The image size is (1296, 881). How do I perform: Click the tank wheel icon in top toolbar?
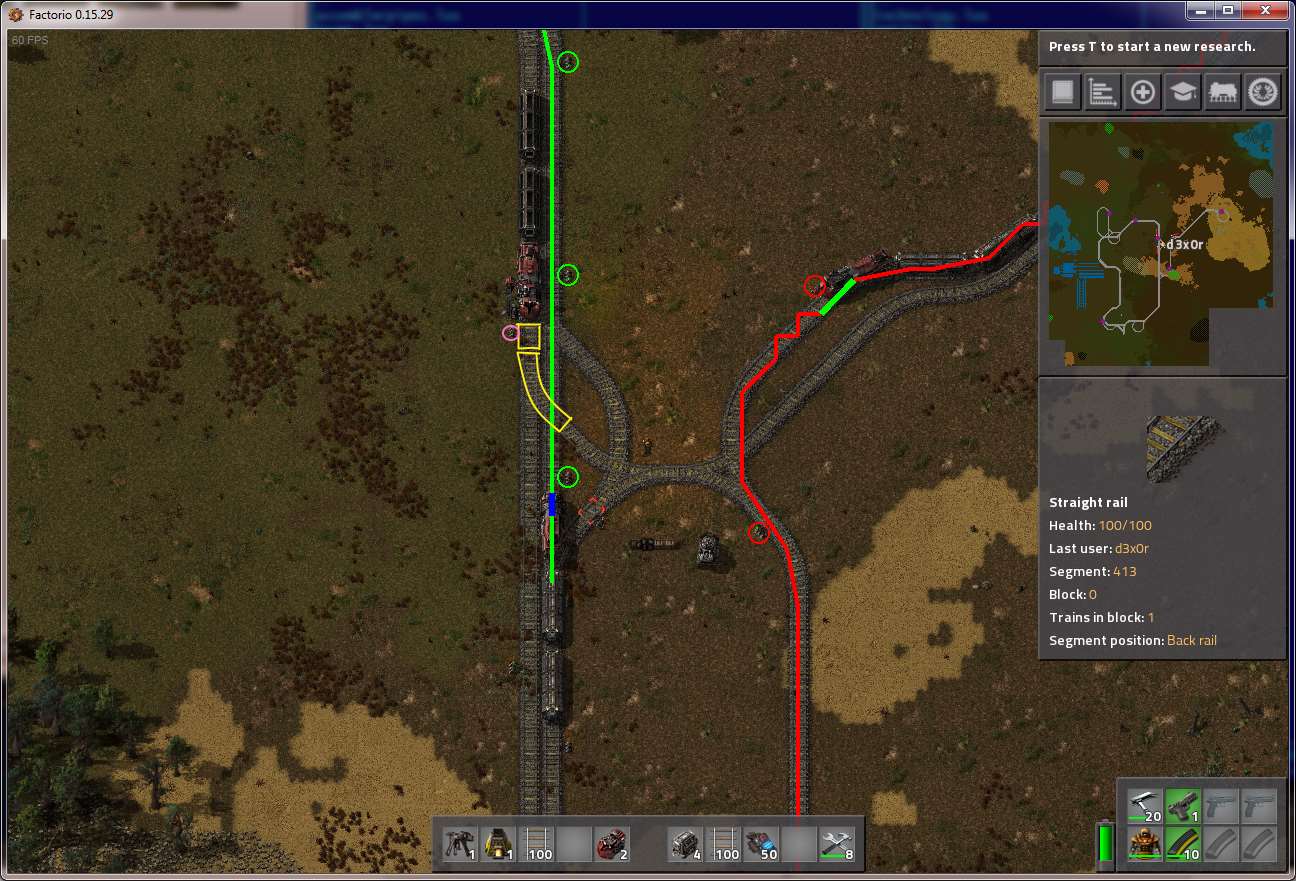point(1262,91)
